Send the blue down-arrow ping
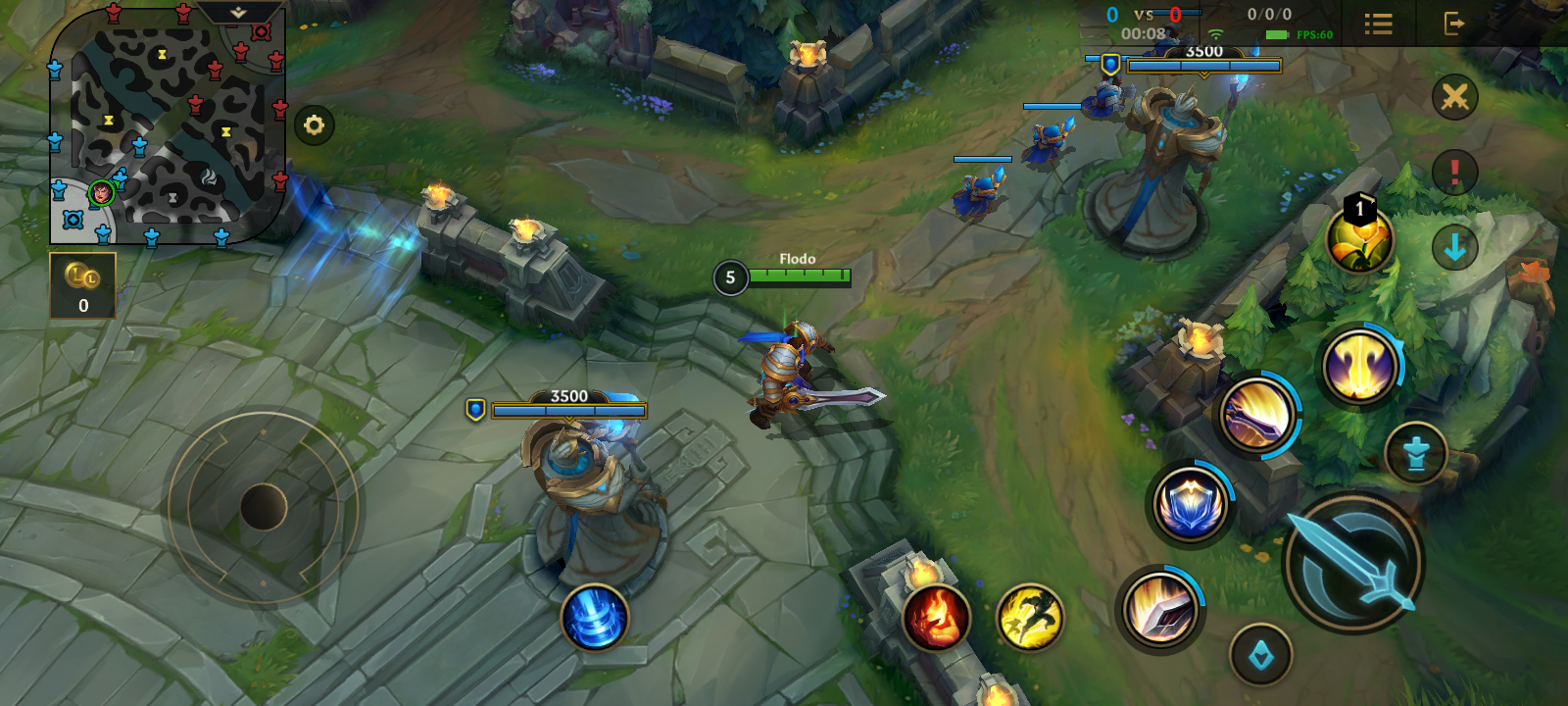Screen dimensions: 1568x706 coord(1455,247)
